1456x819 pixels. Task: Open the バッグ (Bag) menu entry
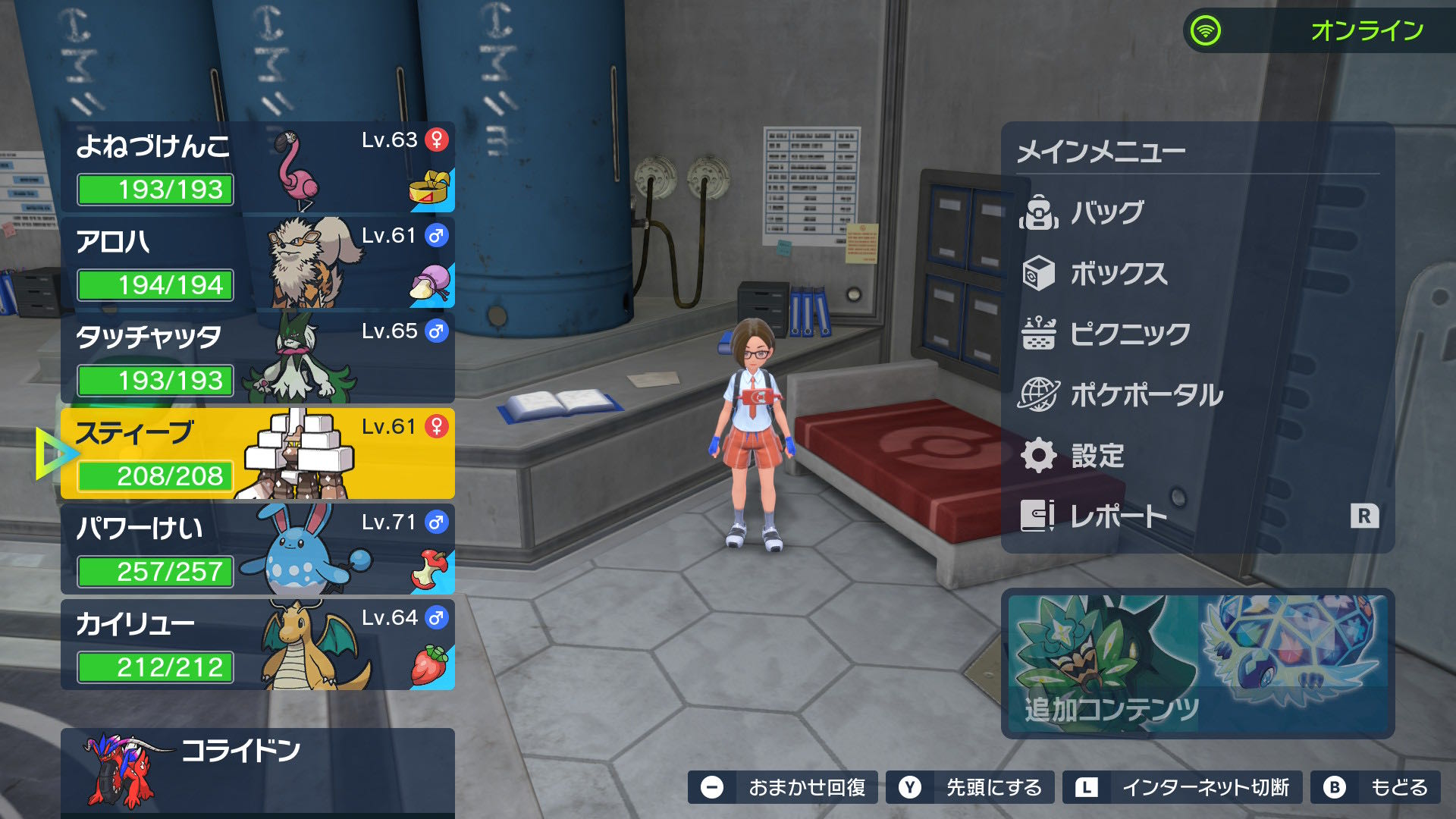tap(1107, 212)
